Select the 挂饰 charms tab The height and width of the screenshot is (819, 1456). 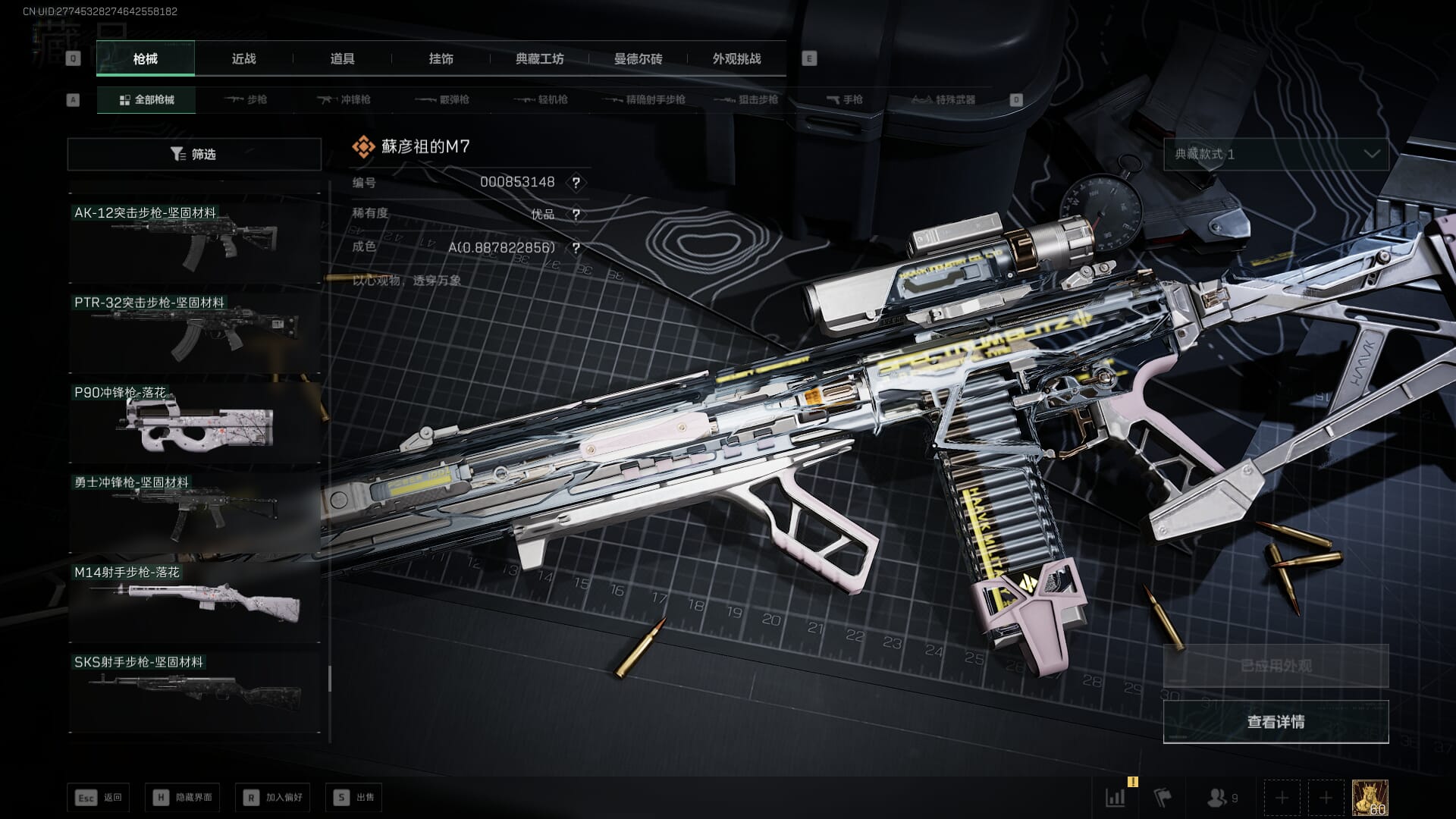pyautogui.click(x=441, y=59)
